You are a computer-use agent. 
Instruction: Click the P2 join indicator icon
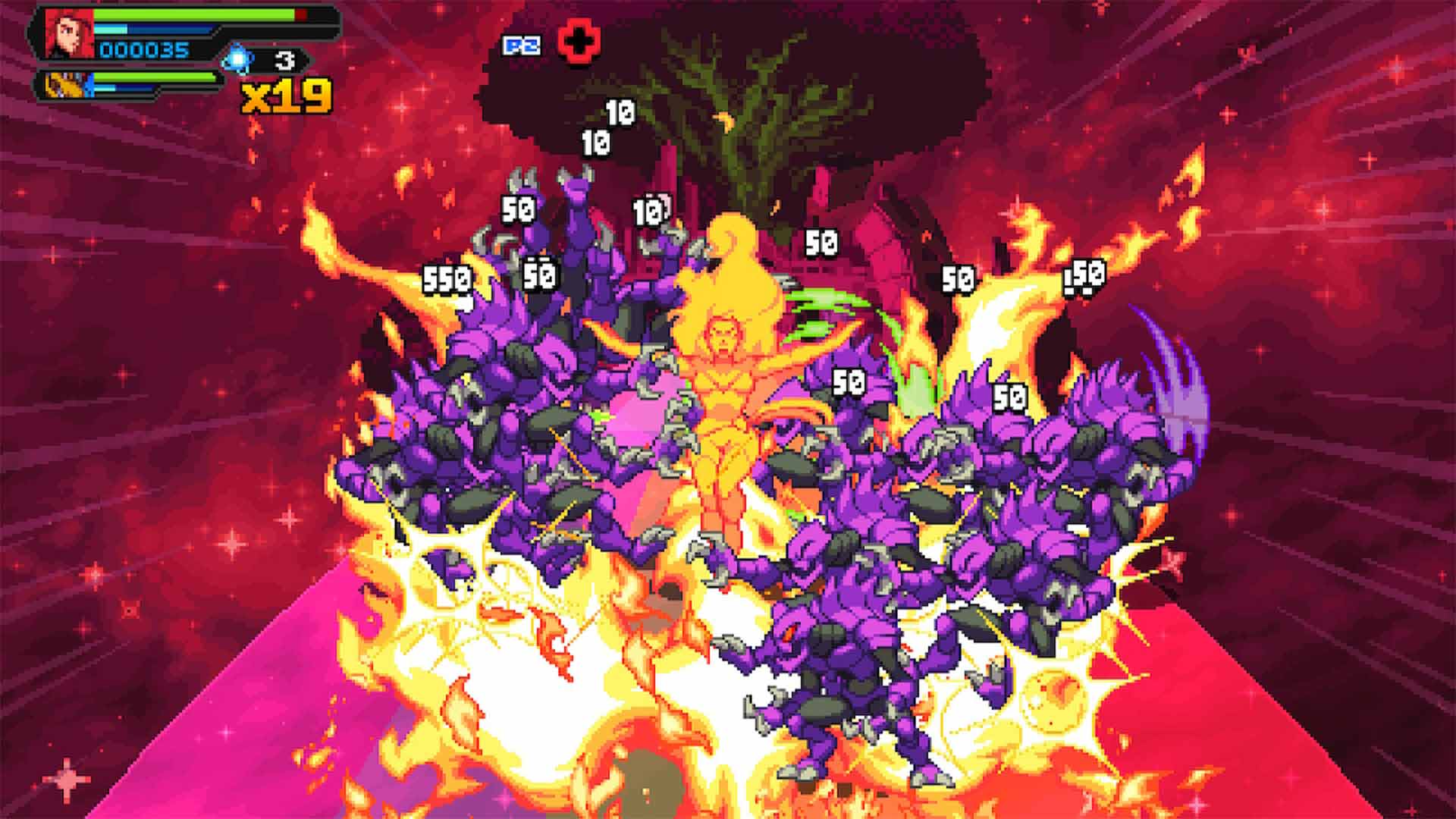(522, 45)
